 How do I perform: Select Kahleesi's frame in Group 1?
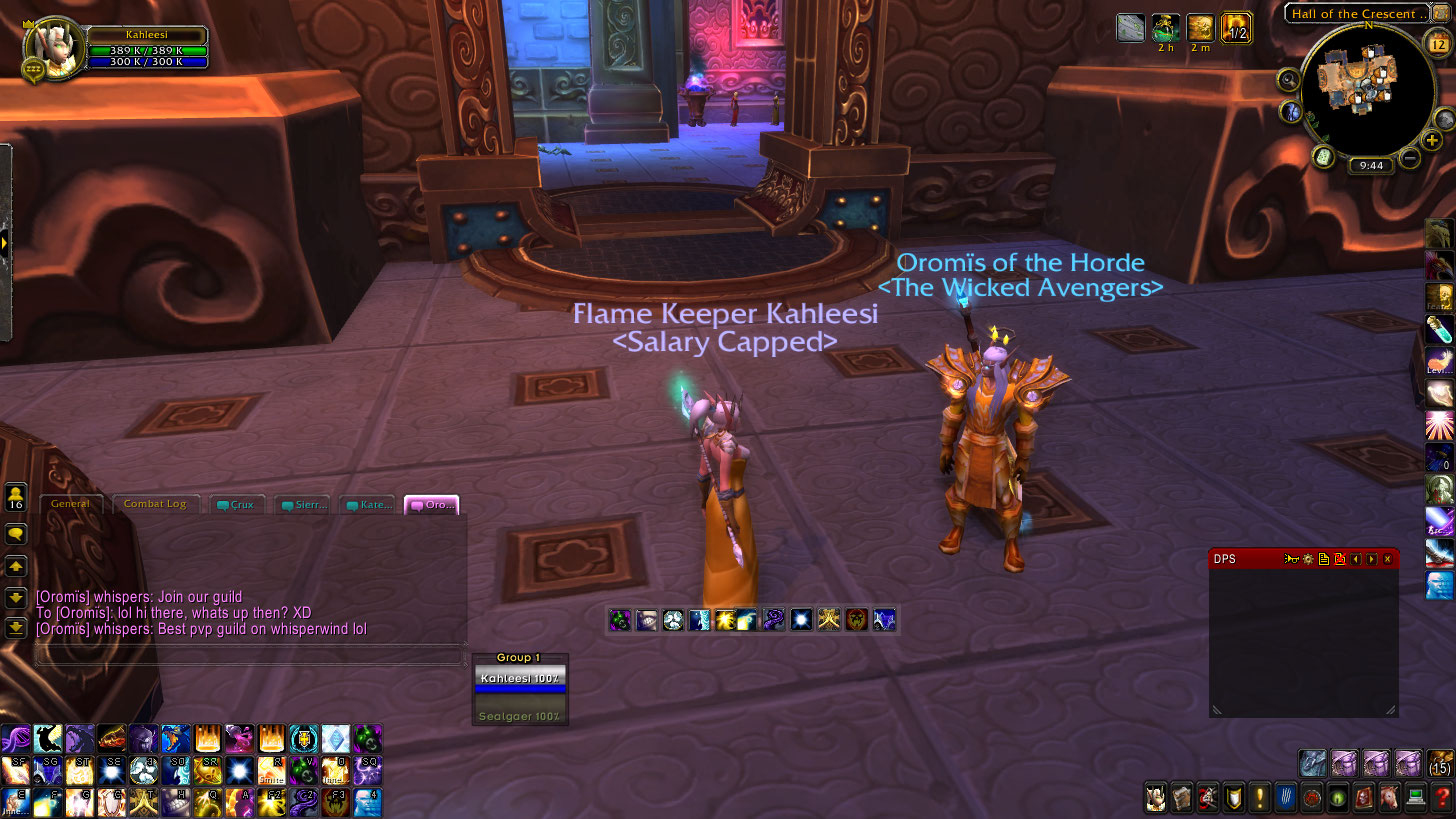(x=519, y=679)
